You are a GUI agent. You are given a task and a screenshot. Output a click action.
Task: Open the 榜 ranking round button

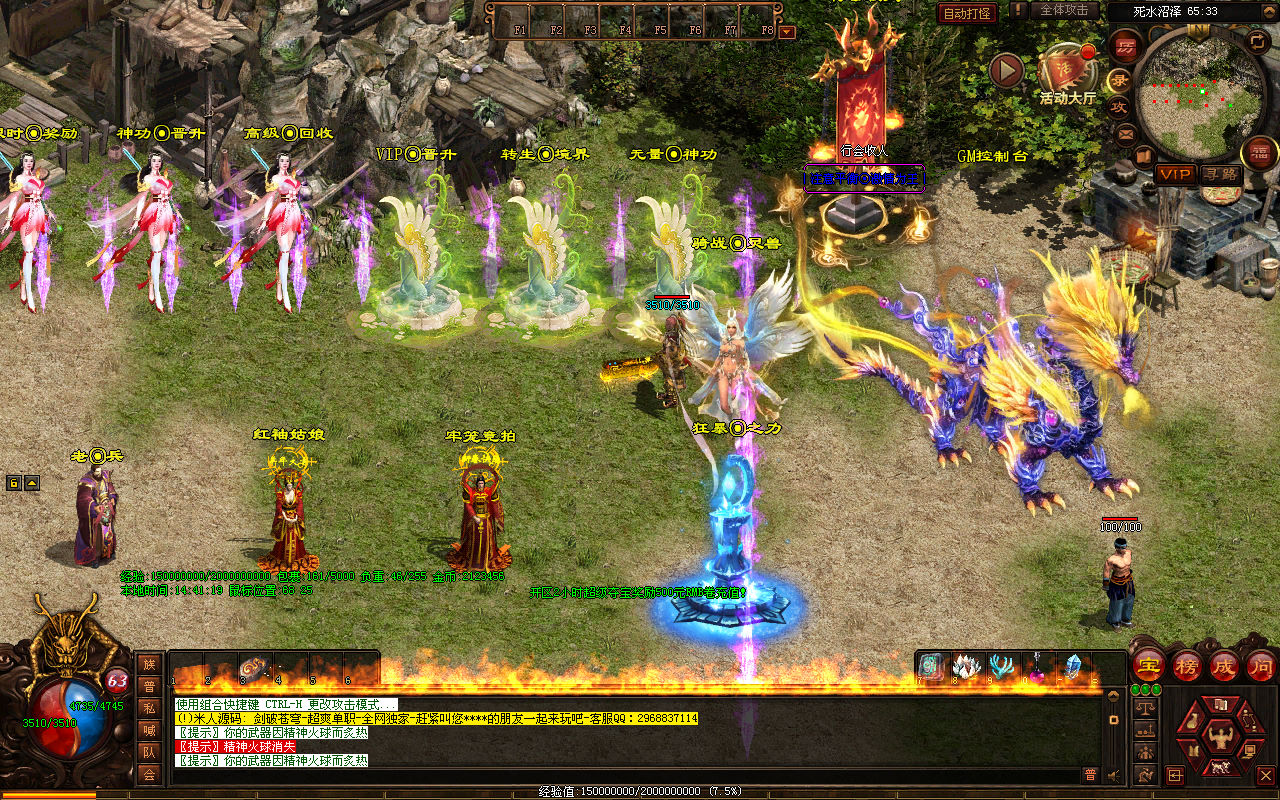(1186, 666)
